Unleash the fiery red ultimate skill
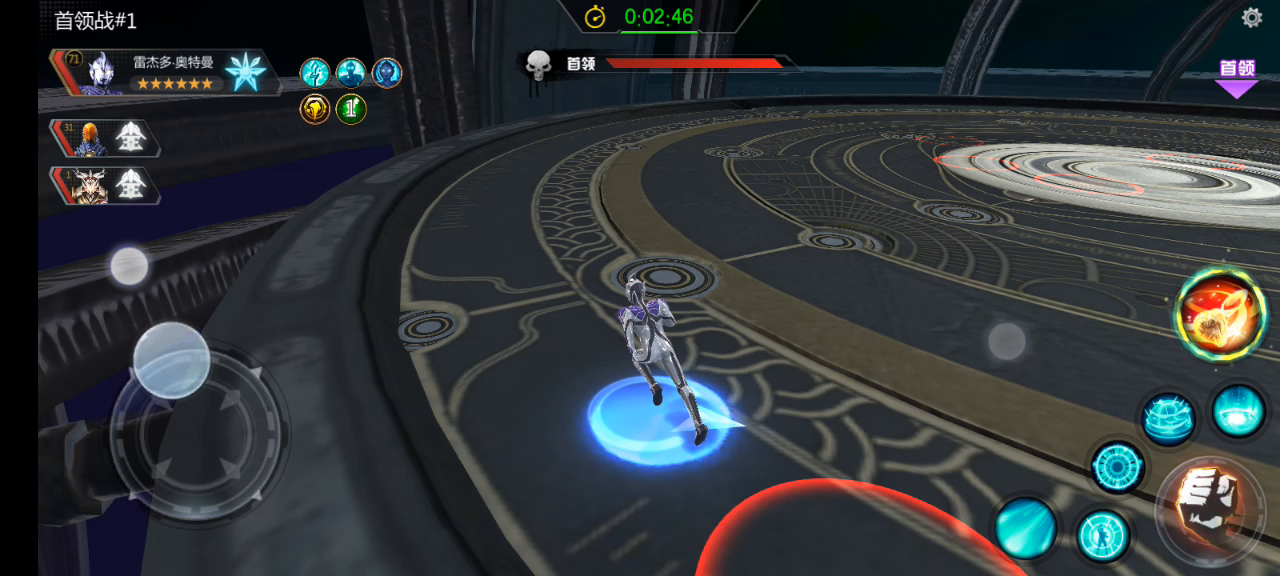1280x576 pixels. 1220,314
